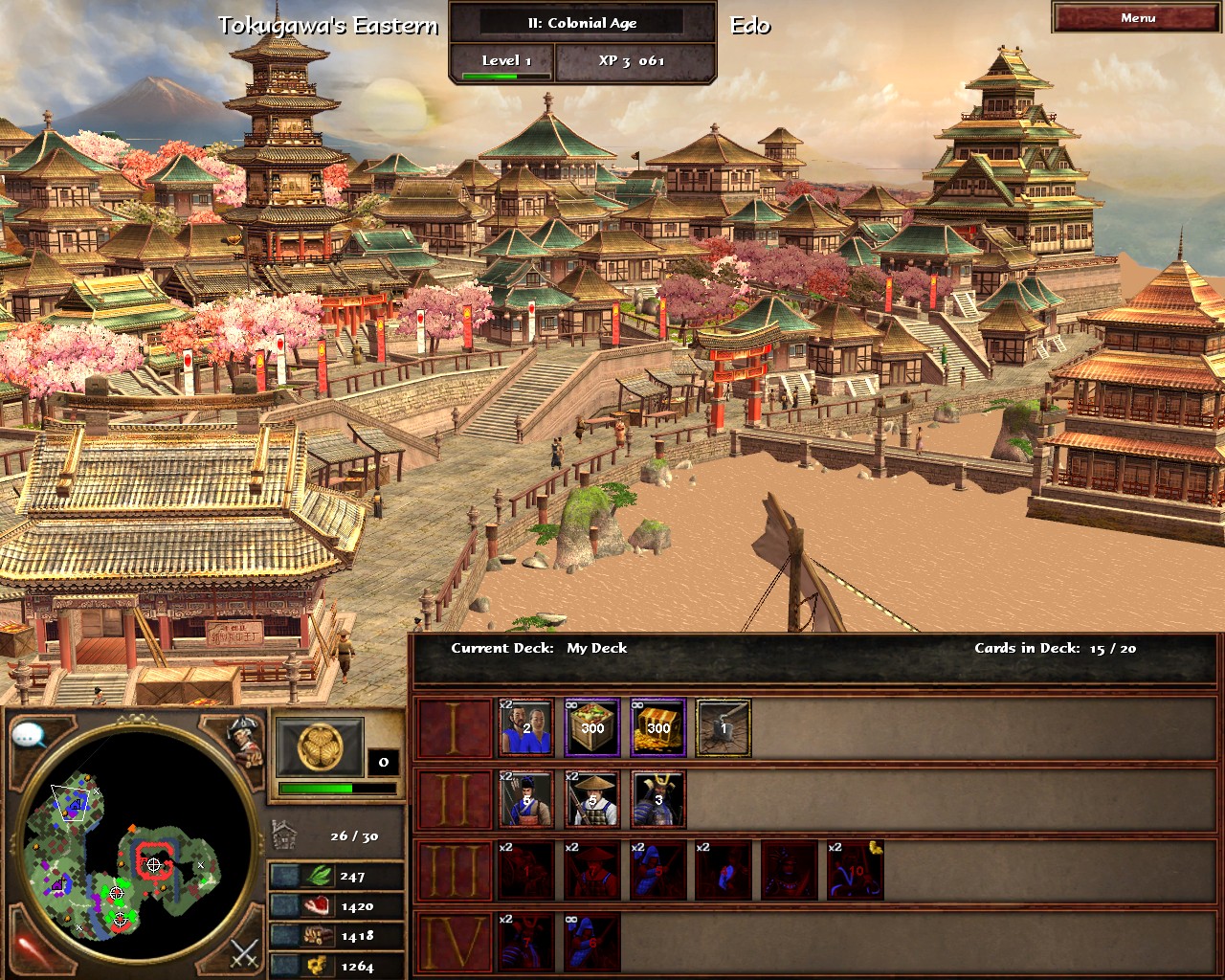The width and height of the screenshot is (1225, 980).
Task: Open the Menu button
Action: tap(1137, 18)
